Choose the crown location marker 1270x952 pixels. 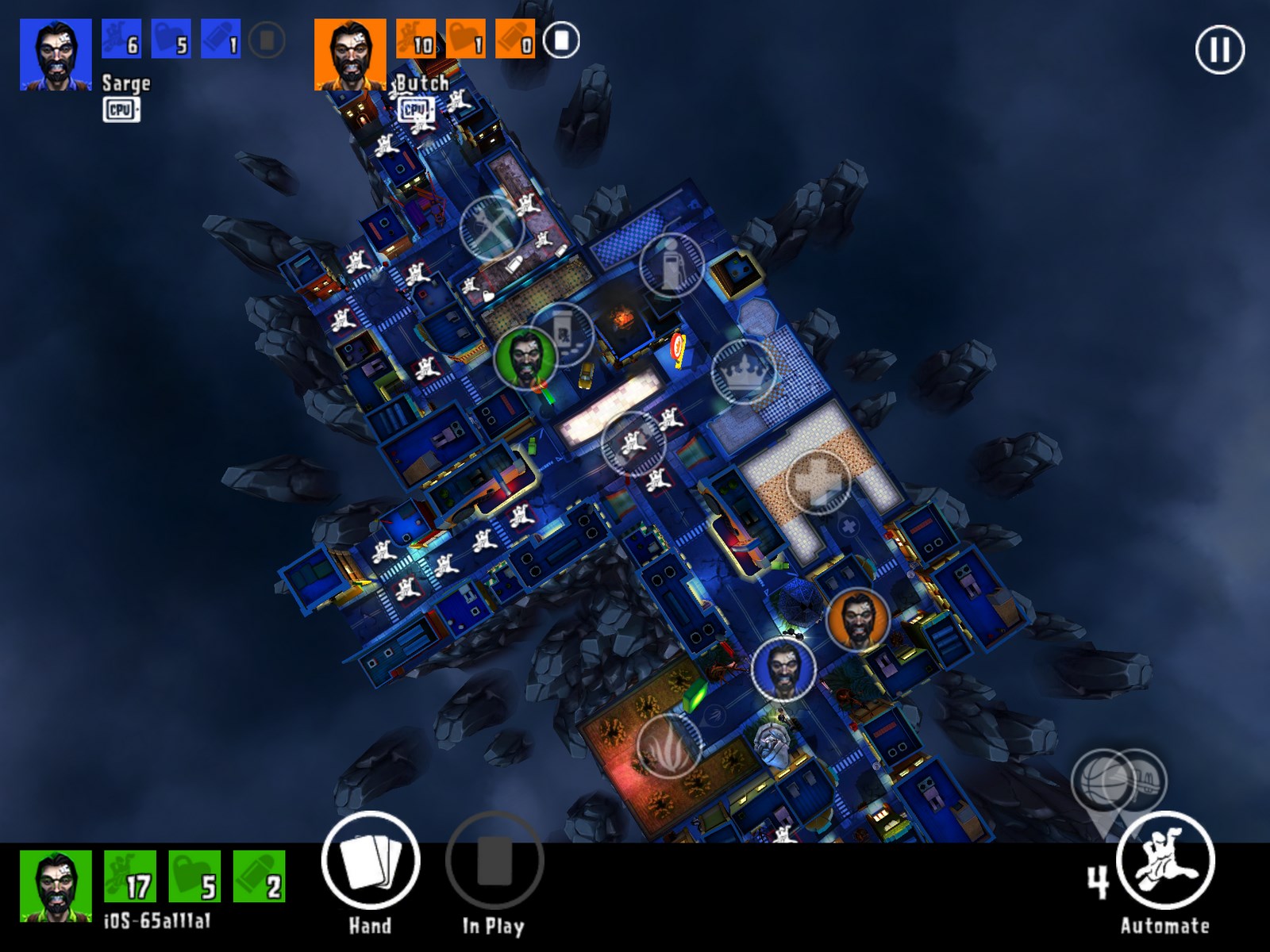pyautogui.click(x=744, y=370)
